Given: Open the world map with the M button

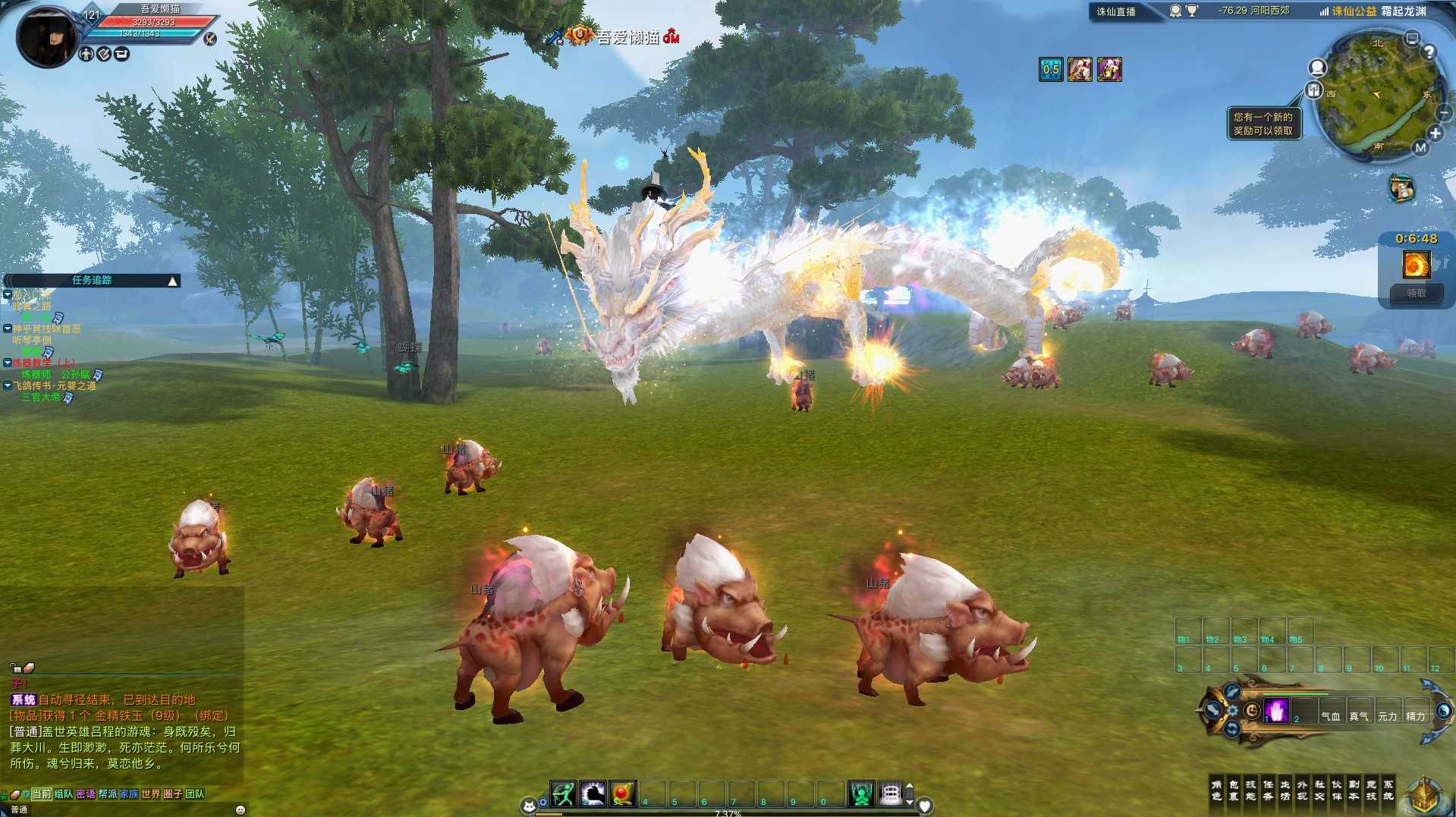Looking at the screenshot, I should coord(1420,148).
